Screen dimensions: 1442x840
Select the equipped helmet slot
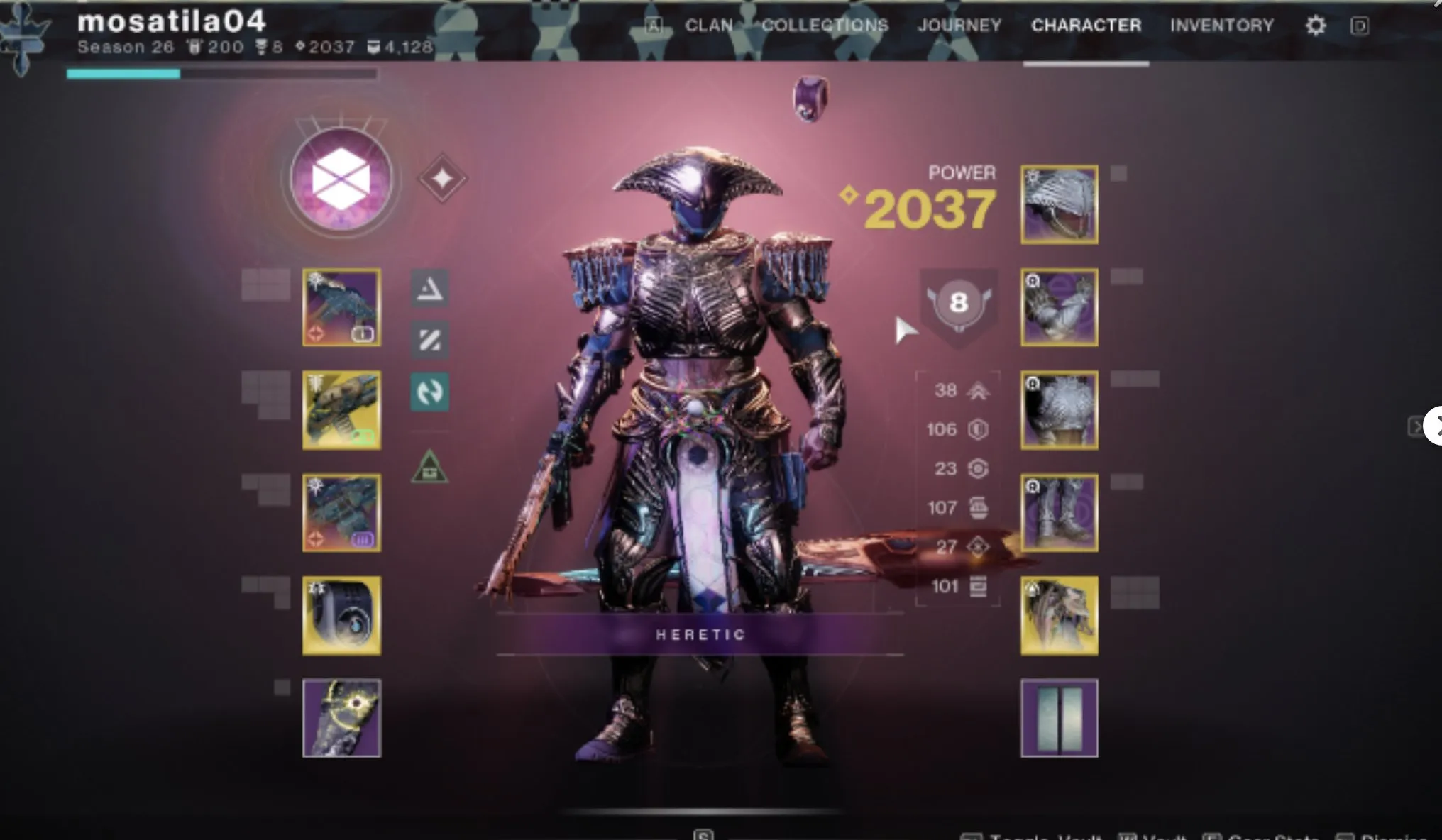1058,204
